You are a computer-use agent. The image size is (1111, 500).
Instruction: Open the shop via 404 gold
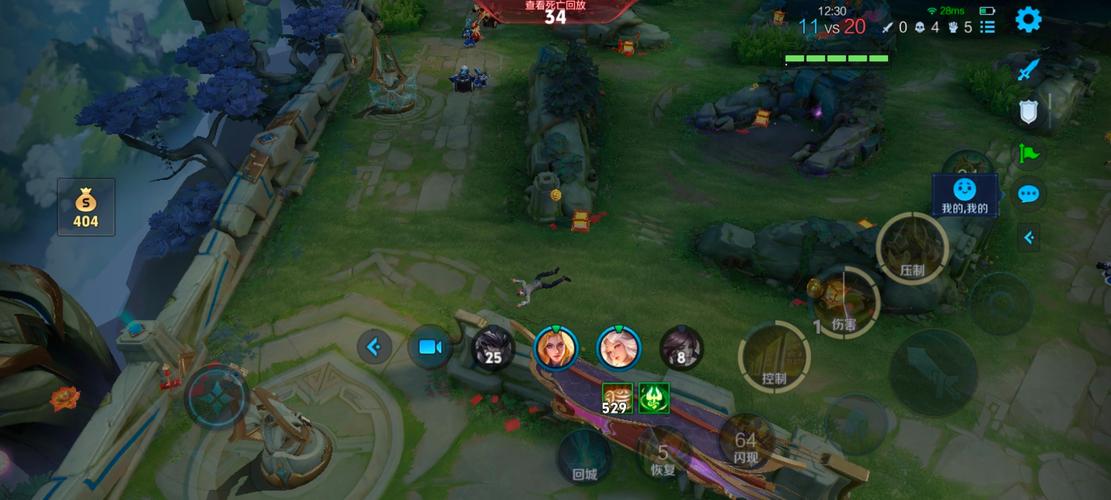point(86,207)
